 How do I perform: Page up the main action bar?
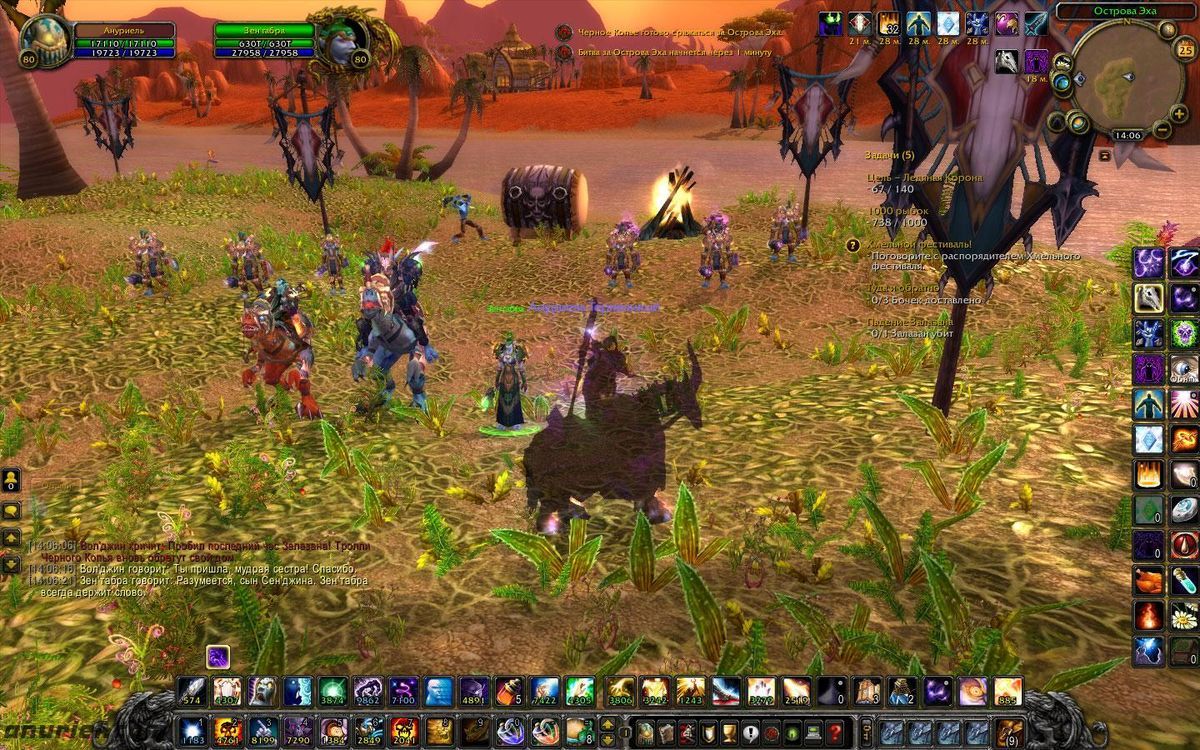(x=607, y=724)
